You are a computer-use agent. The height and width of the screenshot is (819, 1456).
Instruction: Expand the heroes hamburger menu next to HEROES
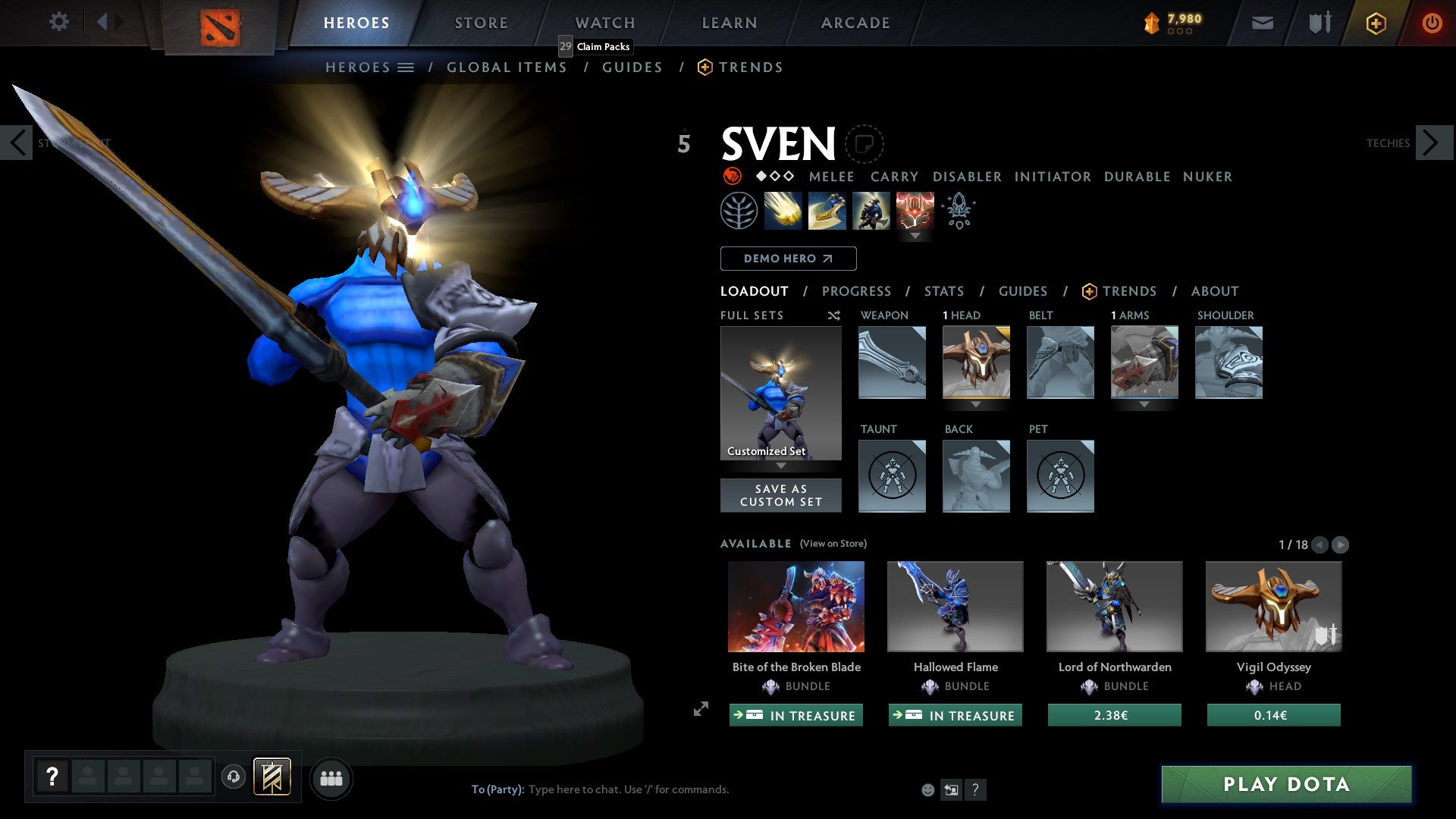tap(406, 67)
